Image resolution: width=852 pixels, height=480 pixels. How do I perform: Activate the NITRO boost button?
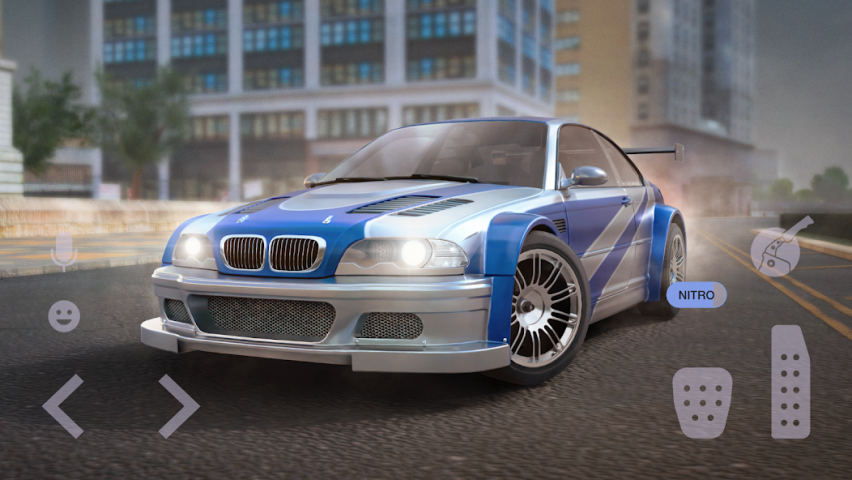tap(696, 294)
